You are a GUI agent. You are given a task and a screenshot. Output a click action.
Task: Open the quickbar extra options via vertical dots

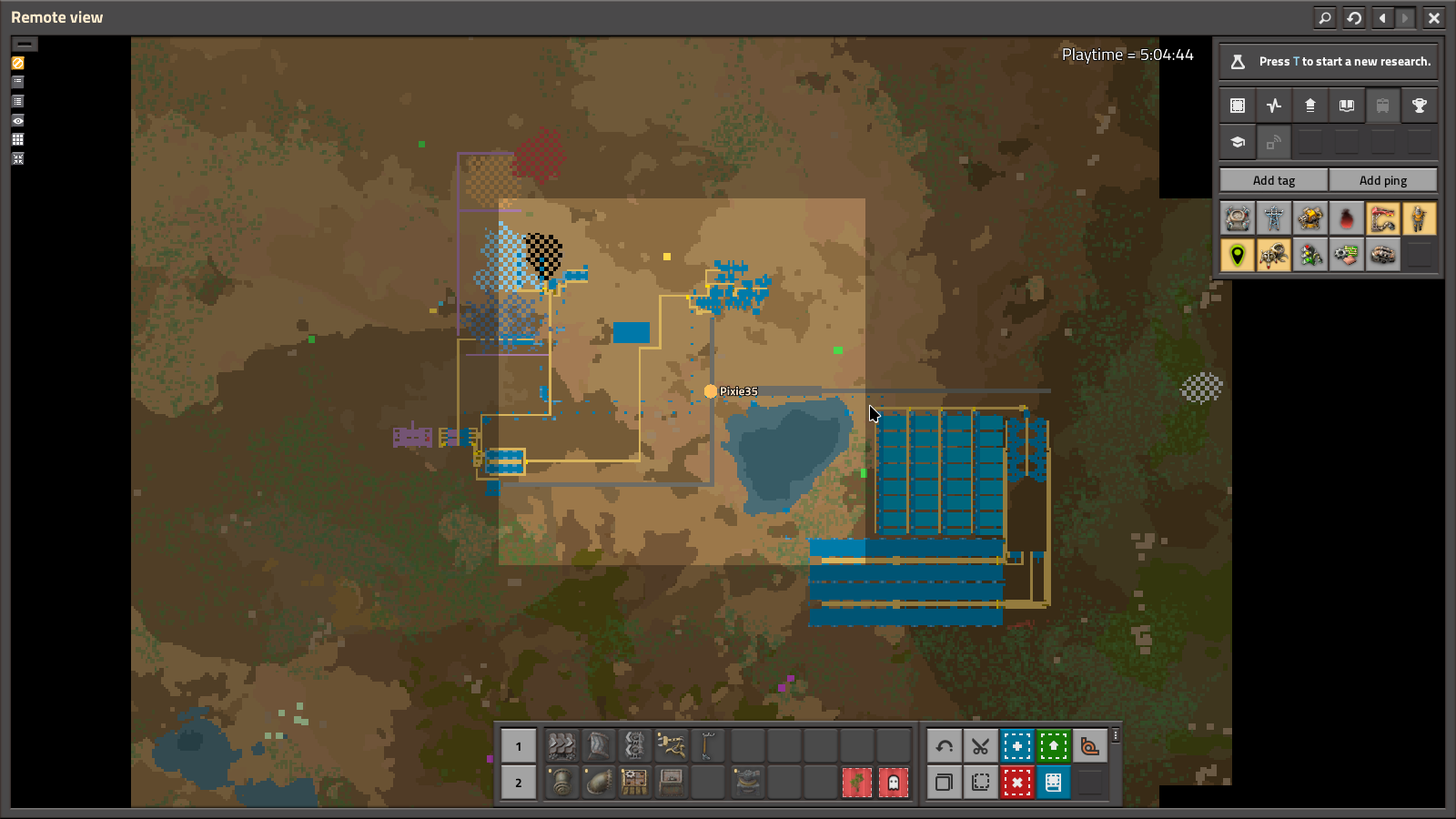(1115, 734)
